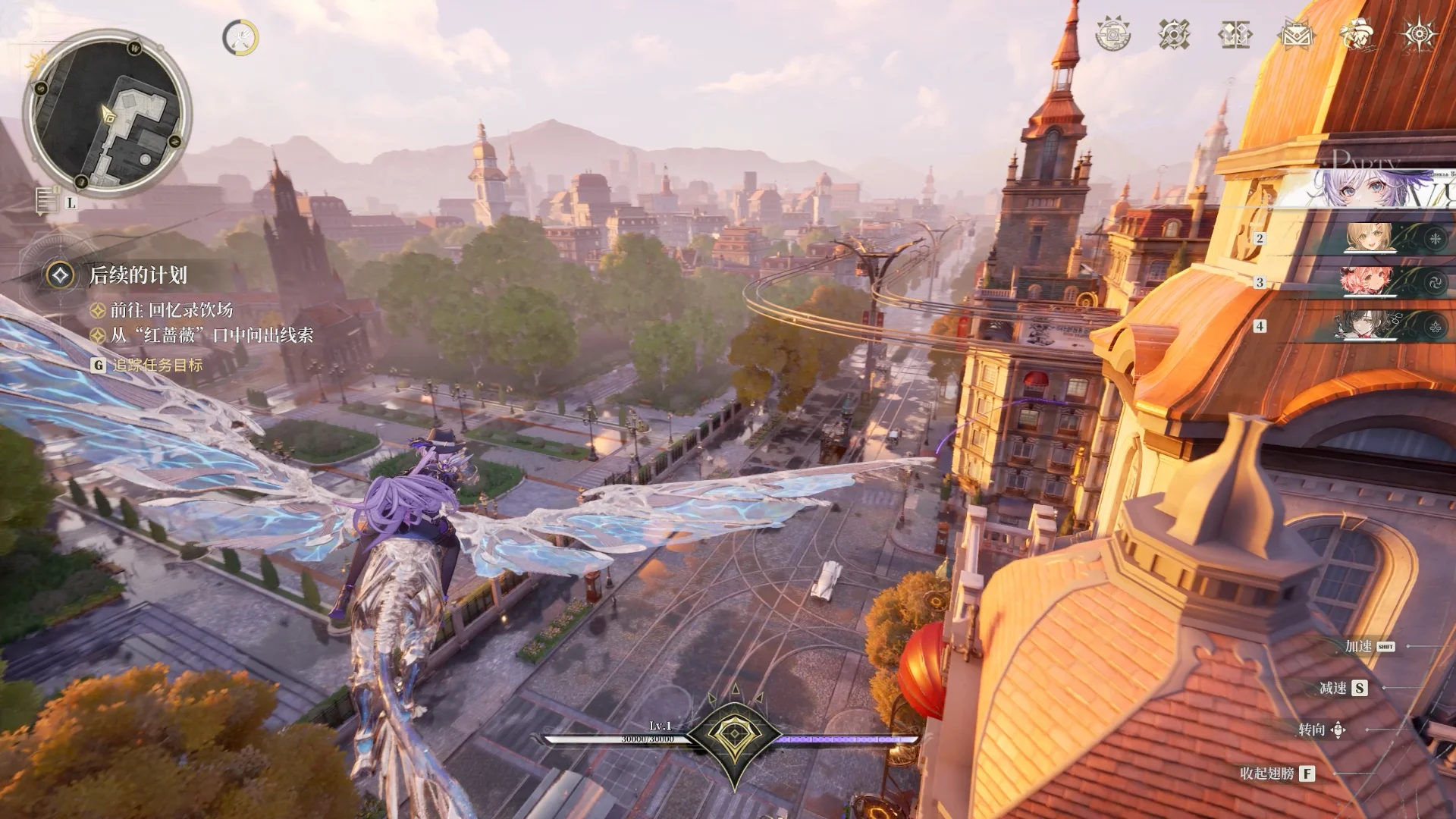This screenshot has height=819, width=1456.
Task: Click the fork and spoon food buff icon
Action: click(240, 37)
